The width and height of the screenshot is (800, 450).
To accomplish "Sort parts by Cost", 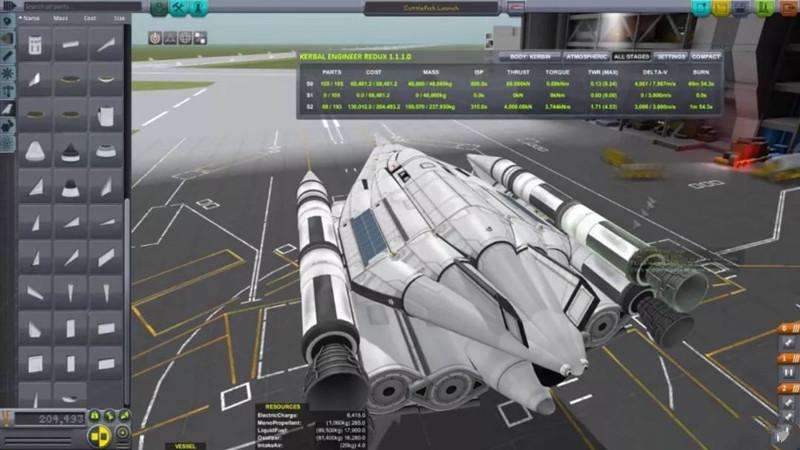I will click(90, 18).
